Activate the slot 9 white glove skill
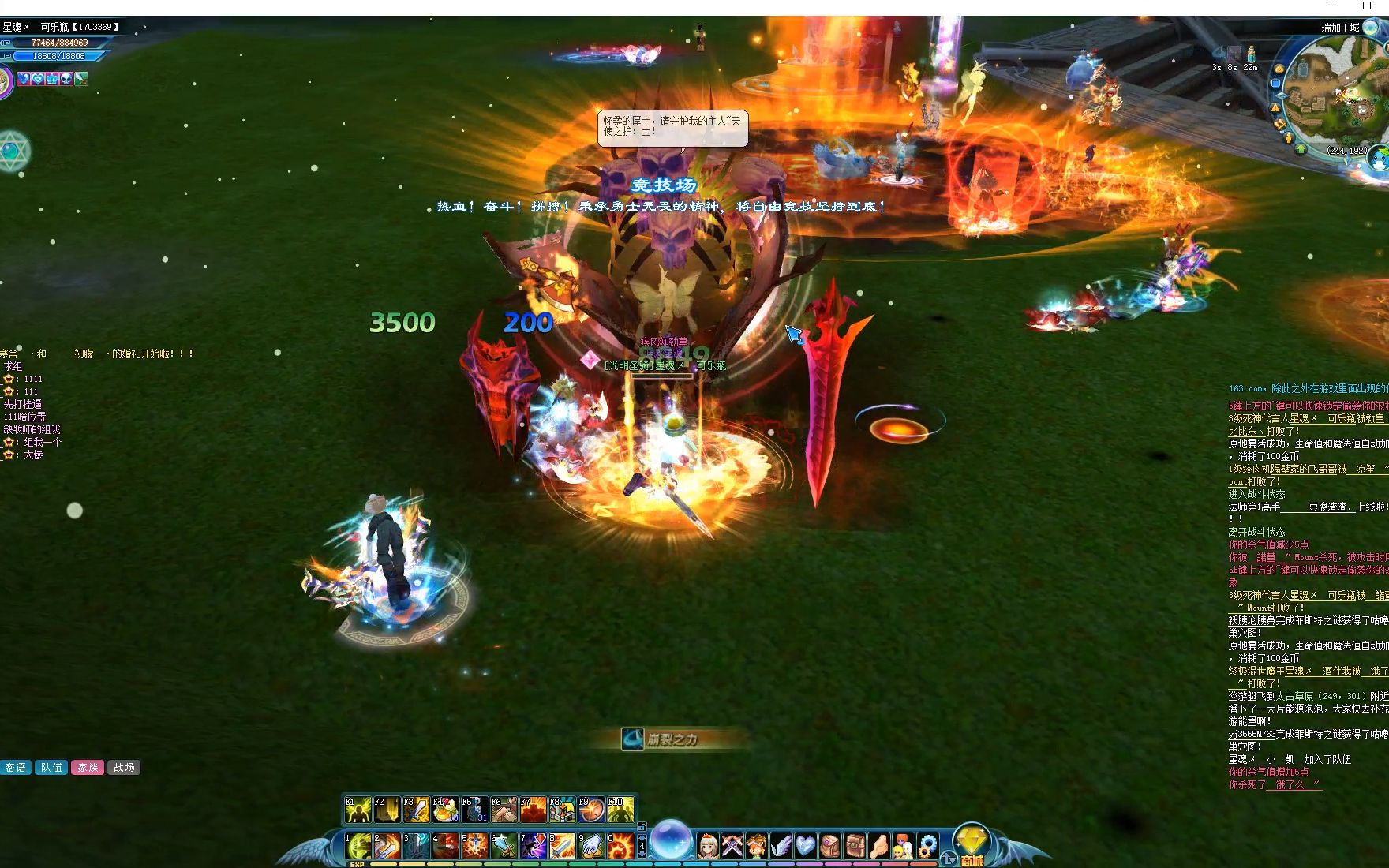The image size is (1389, 868). coord(591,846)
